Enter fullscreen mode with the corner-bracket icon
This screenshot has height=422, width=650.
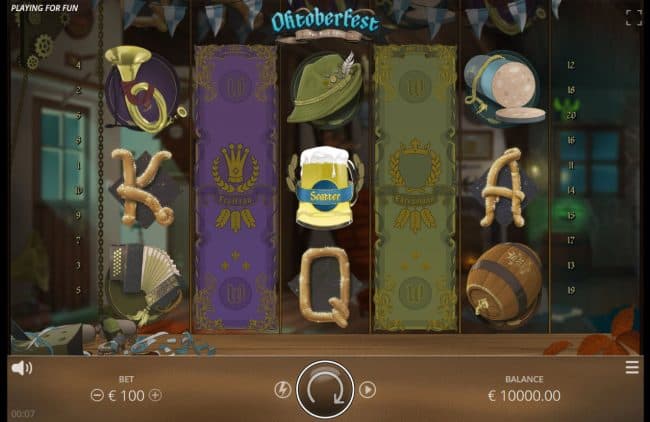point(633,17)
